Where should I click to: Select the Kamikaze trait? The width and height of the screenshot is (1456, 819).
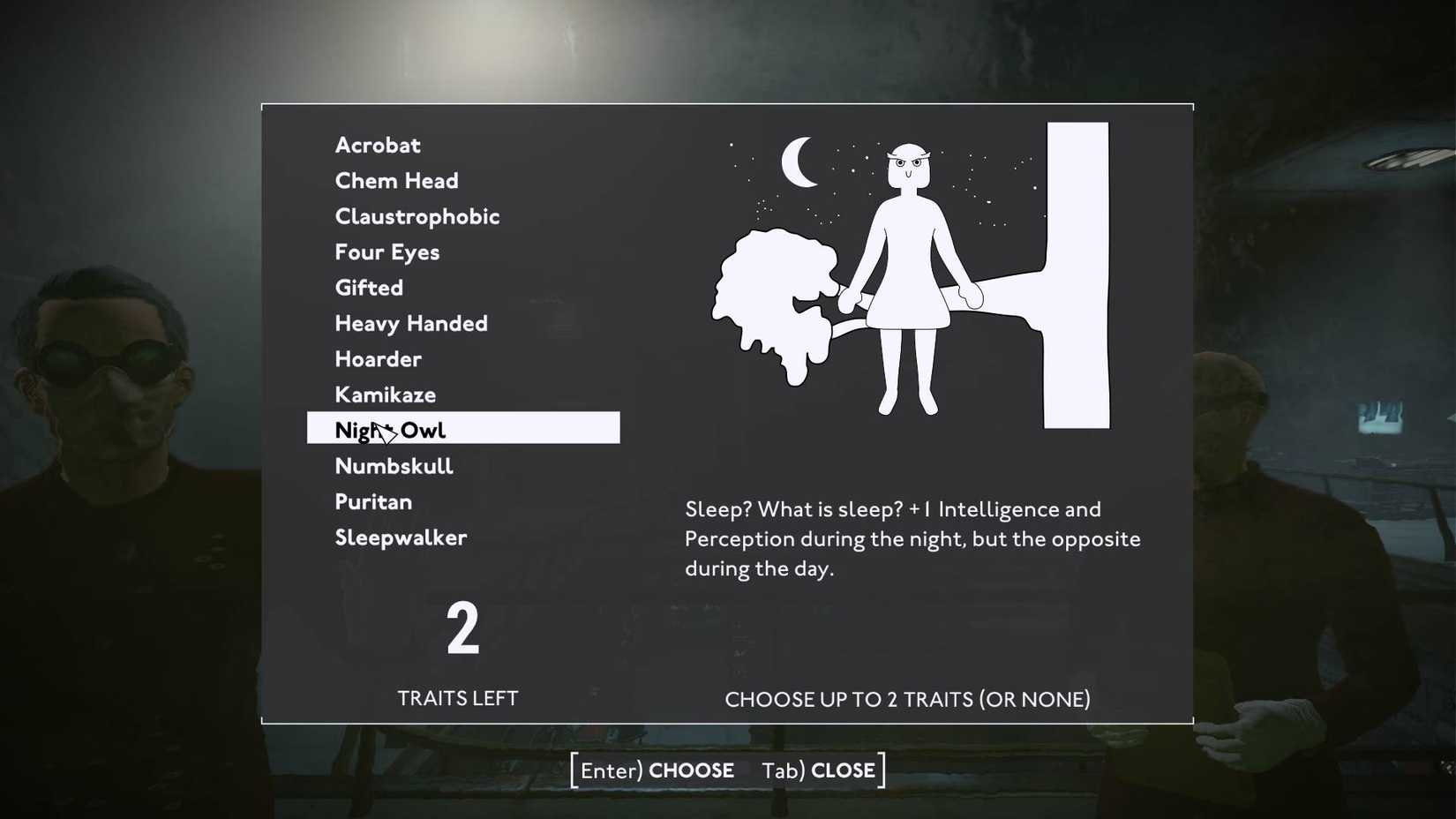tap(385, 394)
